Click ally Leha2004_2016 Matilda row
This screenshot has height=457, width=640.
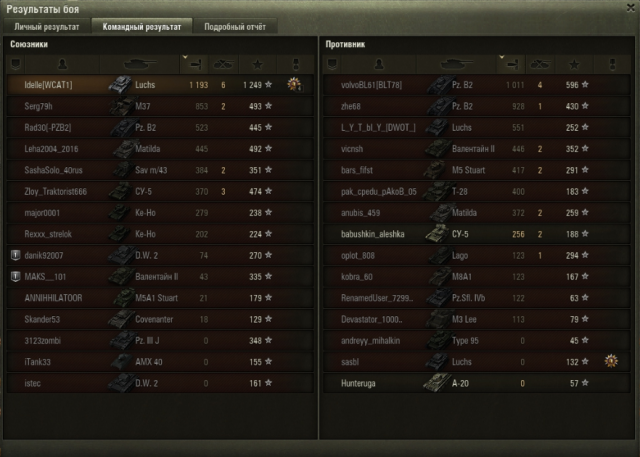pyautogui.click(x=160, y=148)
